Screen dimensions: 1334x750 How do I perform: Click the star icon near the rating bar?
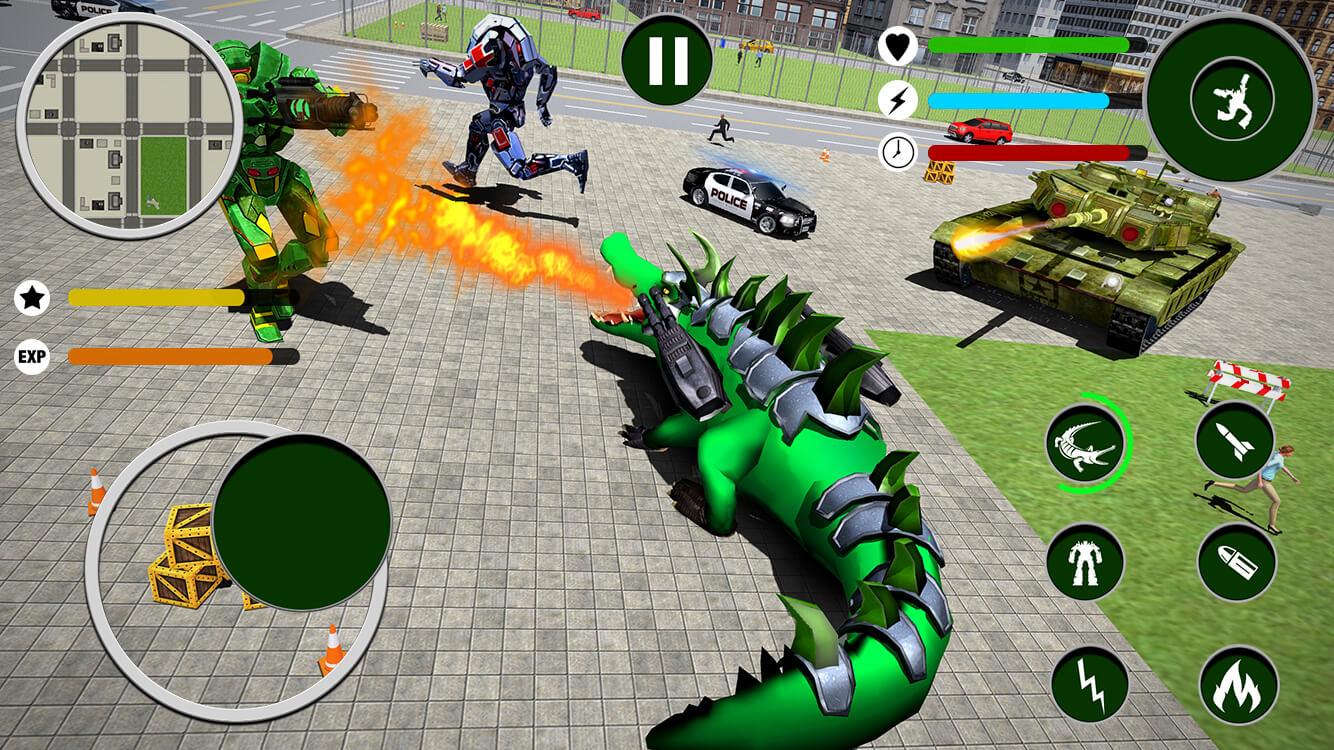pyautogui.click(x=33, y=297)
